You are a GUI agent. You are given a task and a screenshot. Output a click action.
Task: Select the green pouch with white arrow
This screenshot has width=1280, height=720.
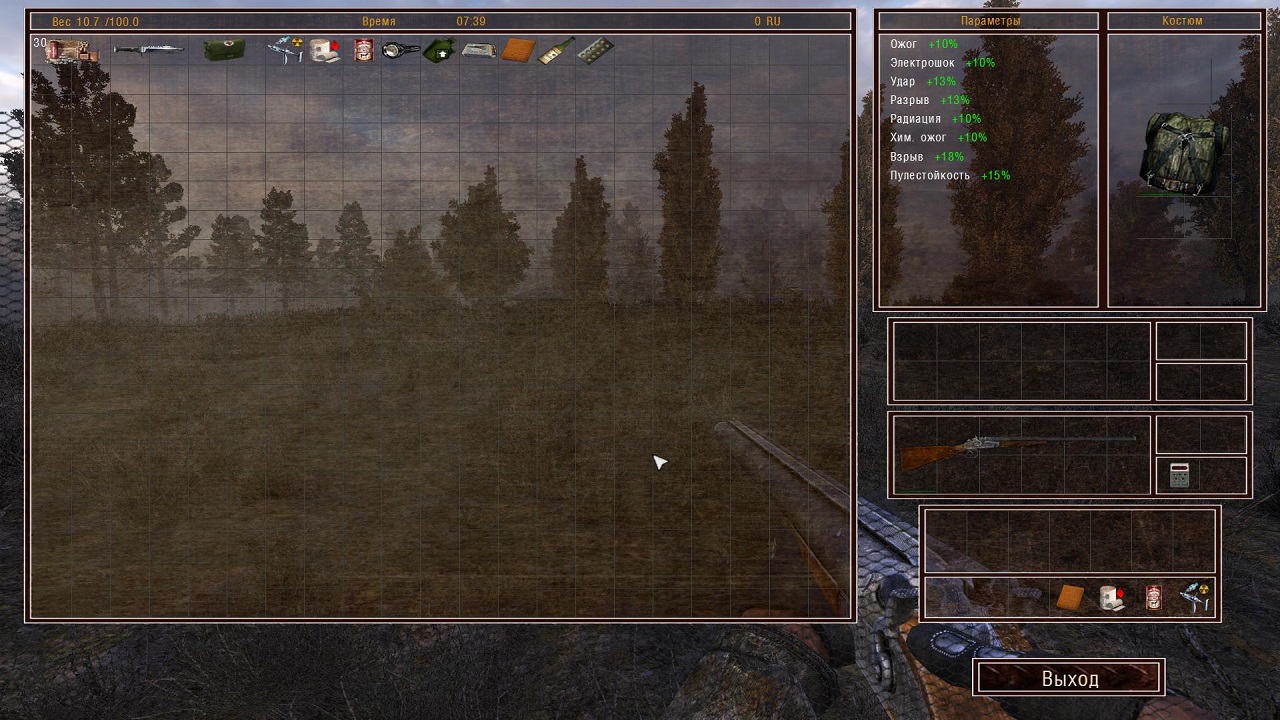440,50
